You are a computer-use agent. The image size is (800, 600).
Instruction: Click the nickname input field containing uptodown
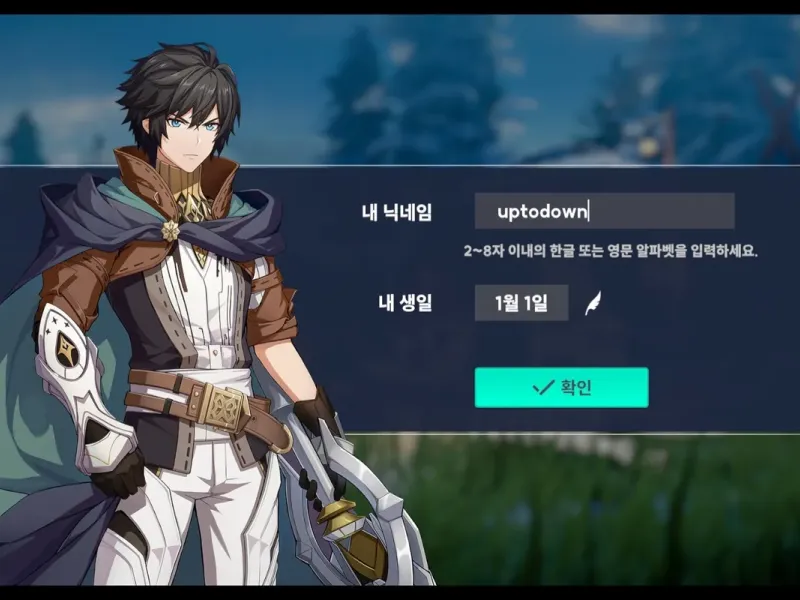click(x=604, y=211)
